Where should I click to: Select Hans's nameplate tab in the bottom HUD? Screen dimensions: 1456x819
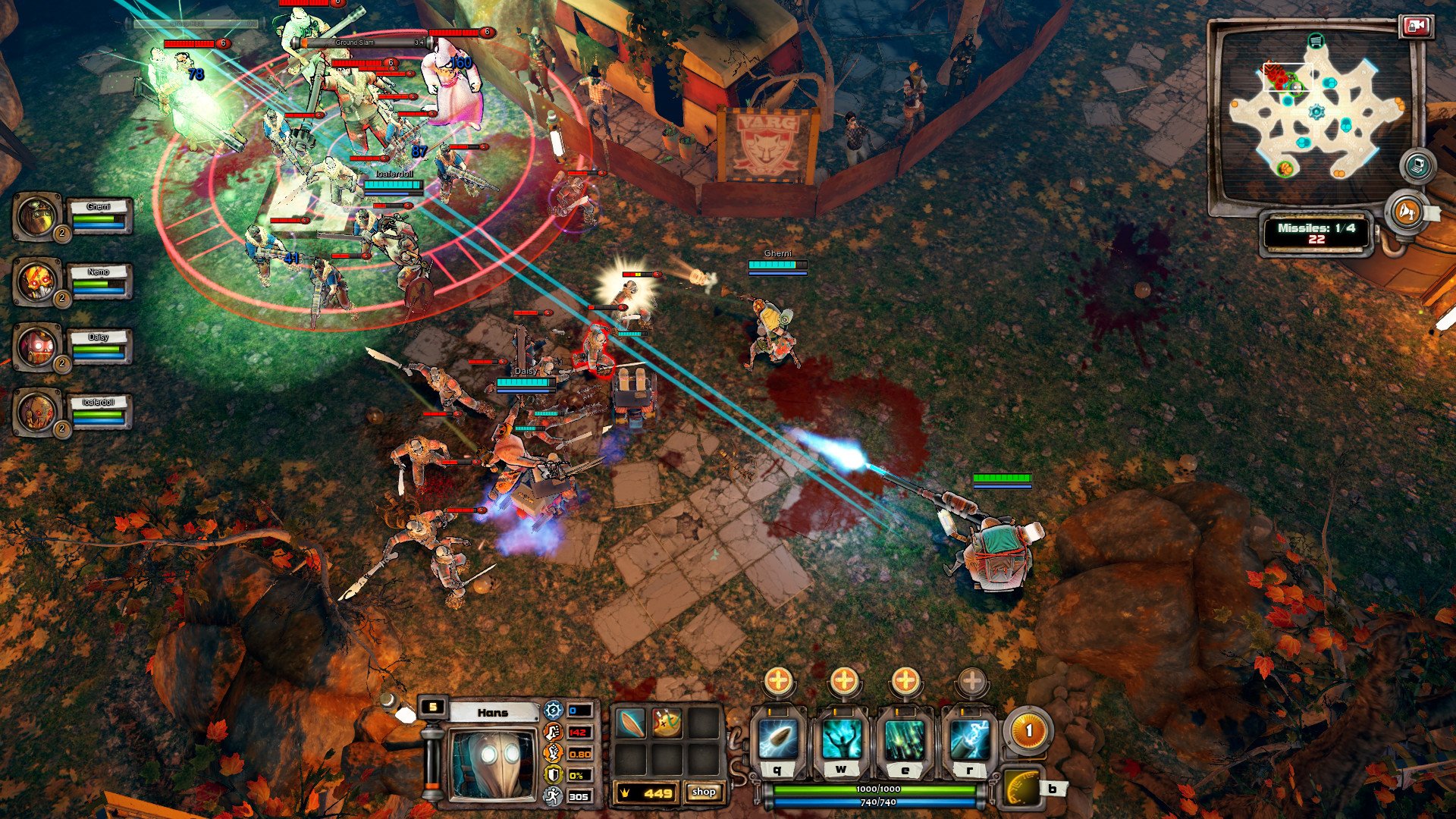click(493, 713)
